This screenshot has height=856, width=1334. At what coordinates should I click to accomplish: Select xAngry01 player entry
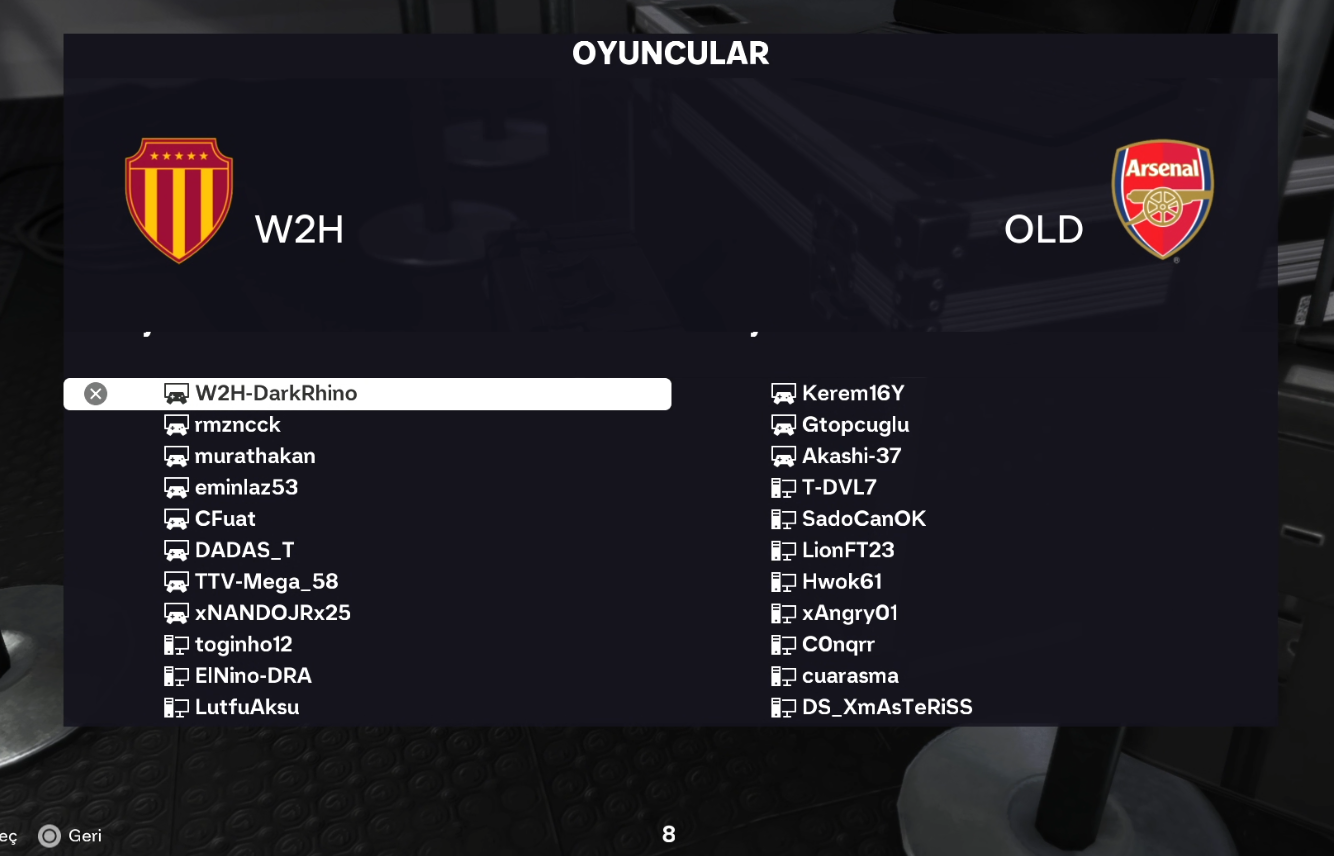point(849,613)
